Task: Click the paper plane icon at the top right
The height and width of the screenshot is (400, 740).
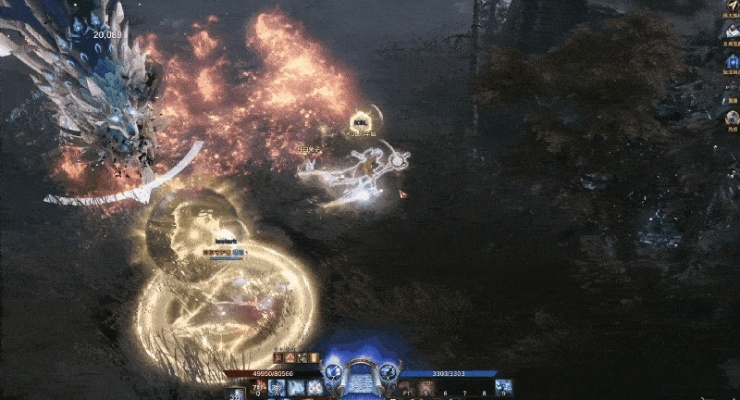Action: pyautogui.click(x=731, y=6)
